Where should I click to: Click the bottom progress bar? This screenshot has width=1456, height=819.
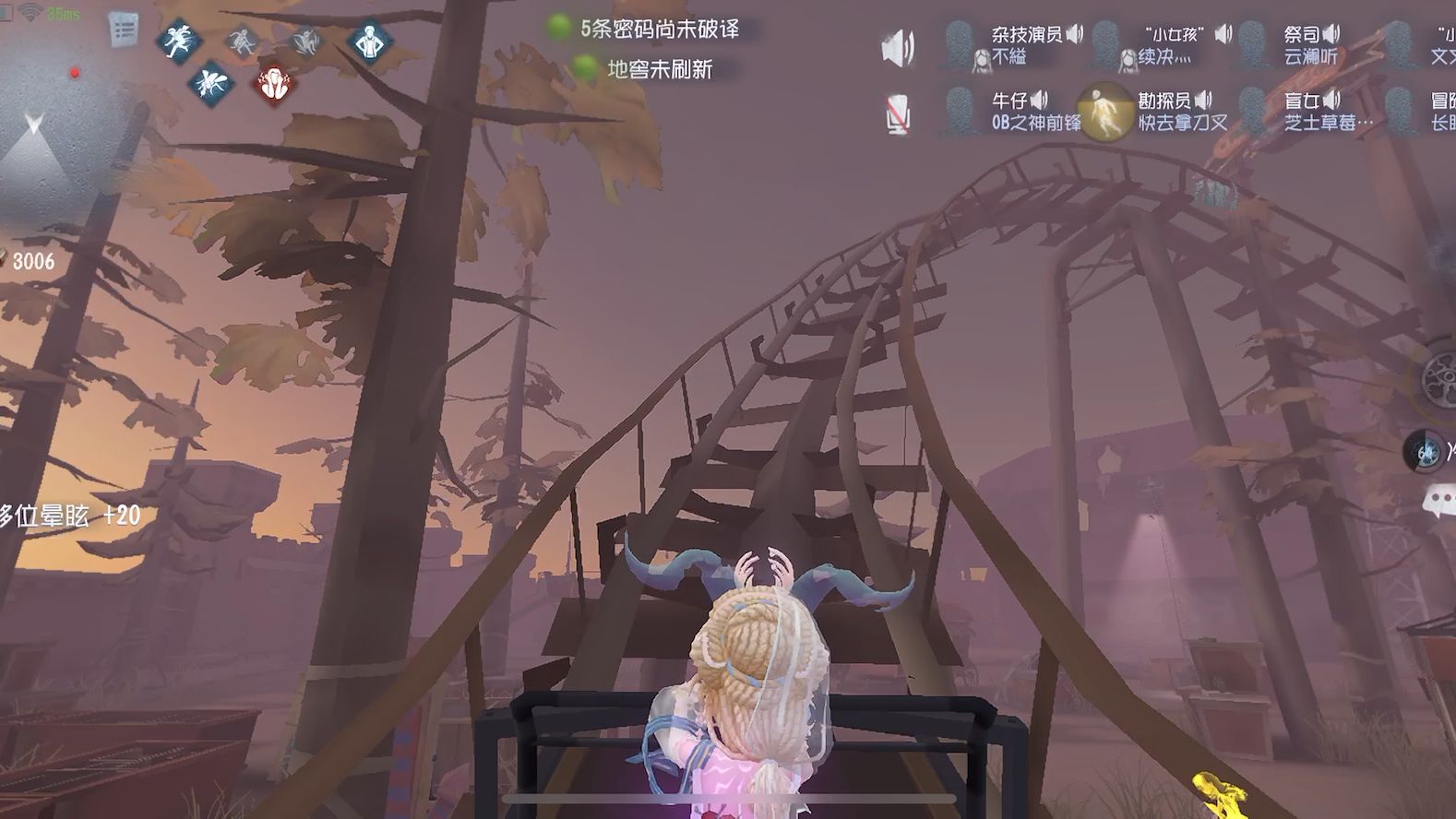pyautogui.click(x=729, y=801)
